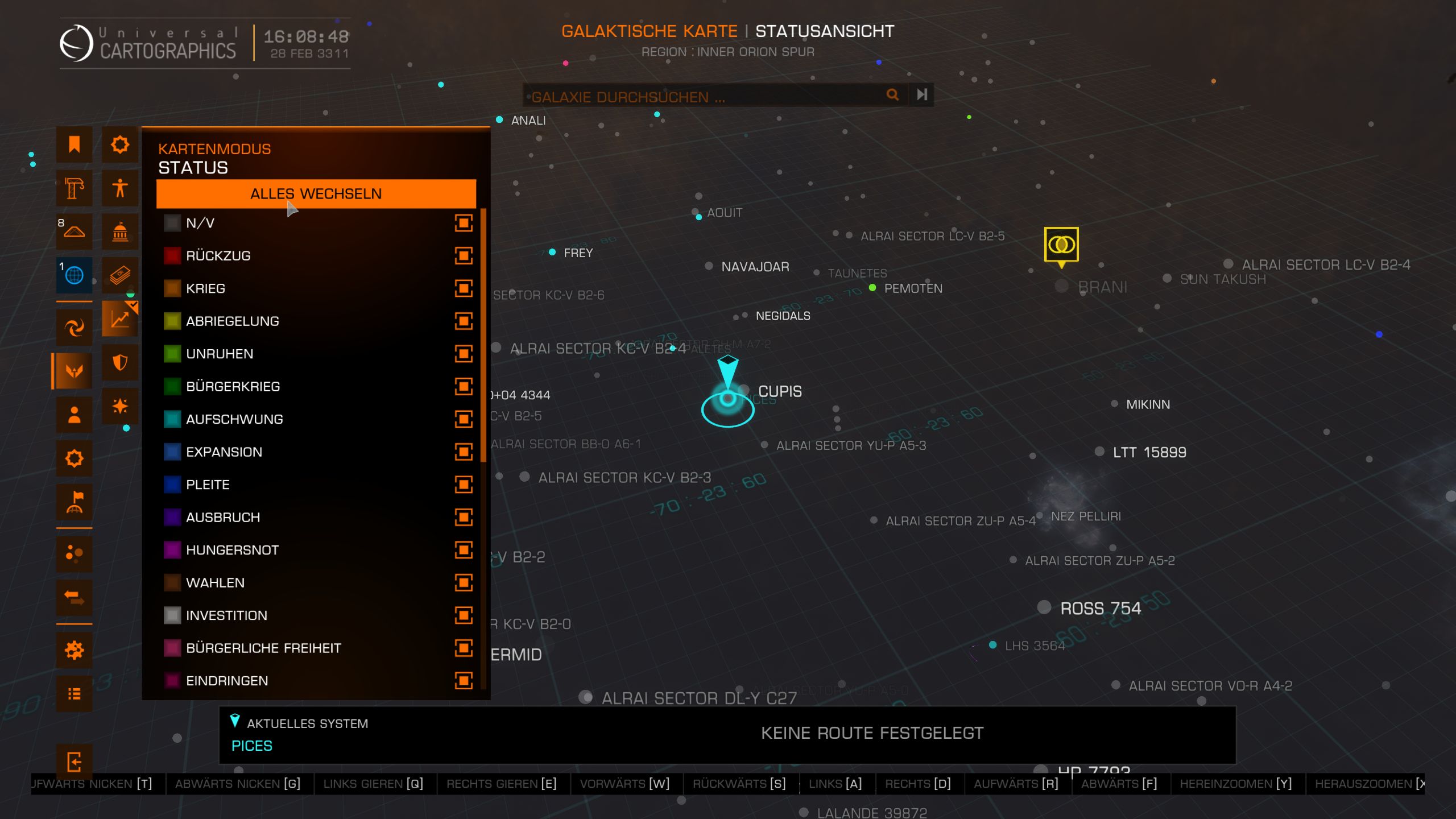This screenshot has height=819, width=1456.
Task: Toggle the EINDRINGEN status filter
Action: pos(464,681)
